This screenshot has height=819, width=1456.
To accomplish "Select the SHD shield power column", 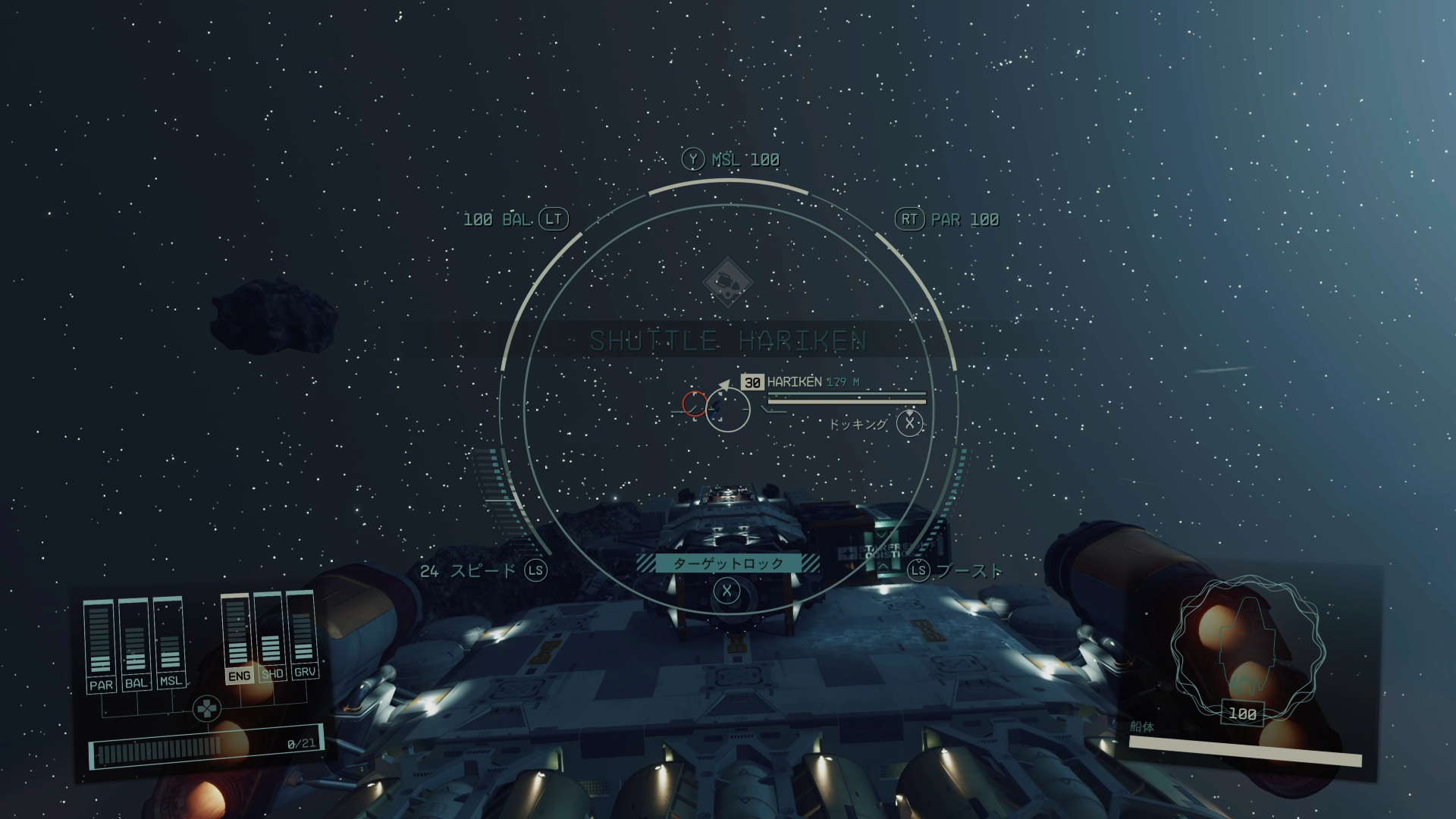I will tap(271, 635).
